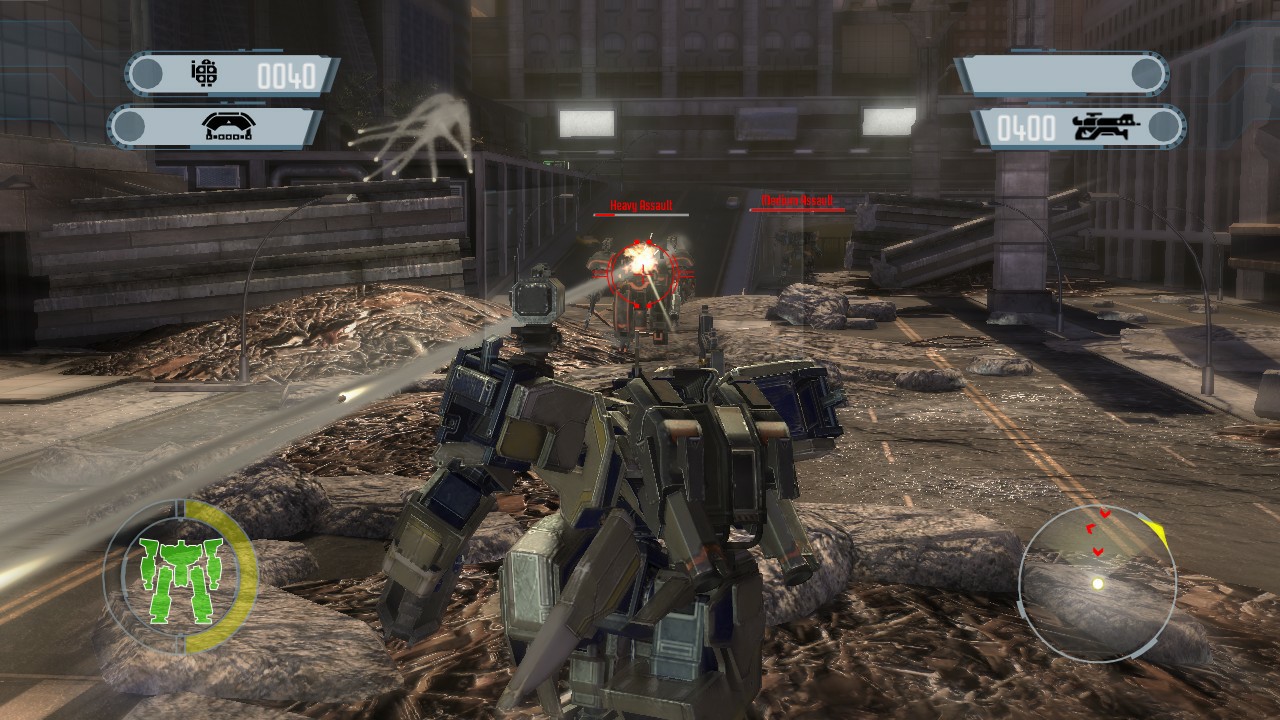Click the 0040 ammunition counter
Image resolution: width=1280 pixels, height=720 pixels.
pyautogui.click(x=288, y=72)
